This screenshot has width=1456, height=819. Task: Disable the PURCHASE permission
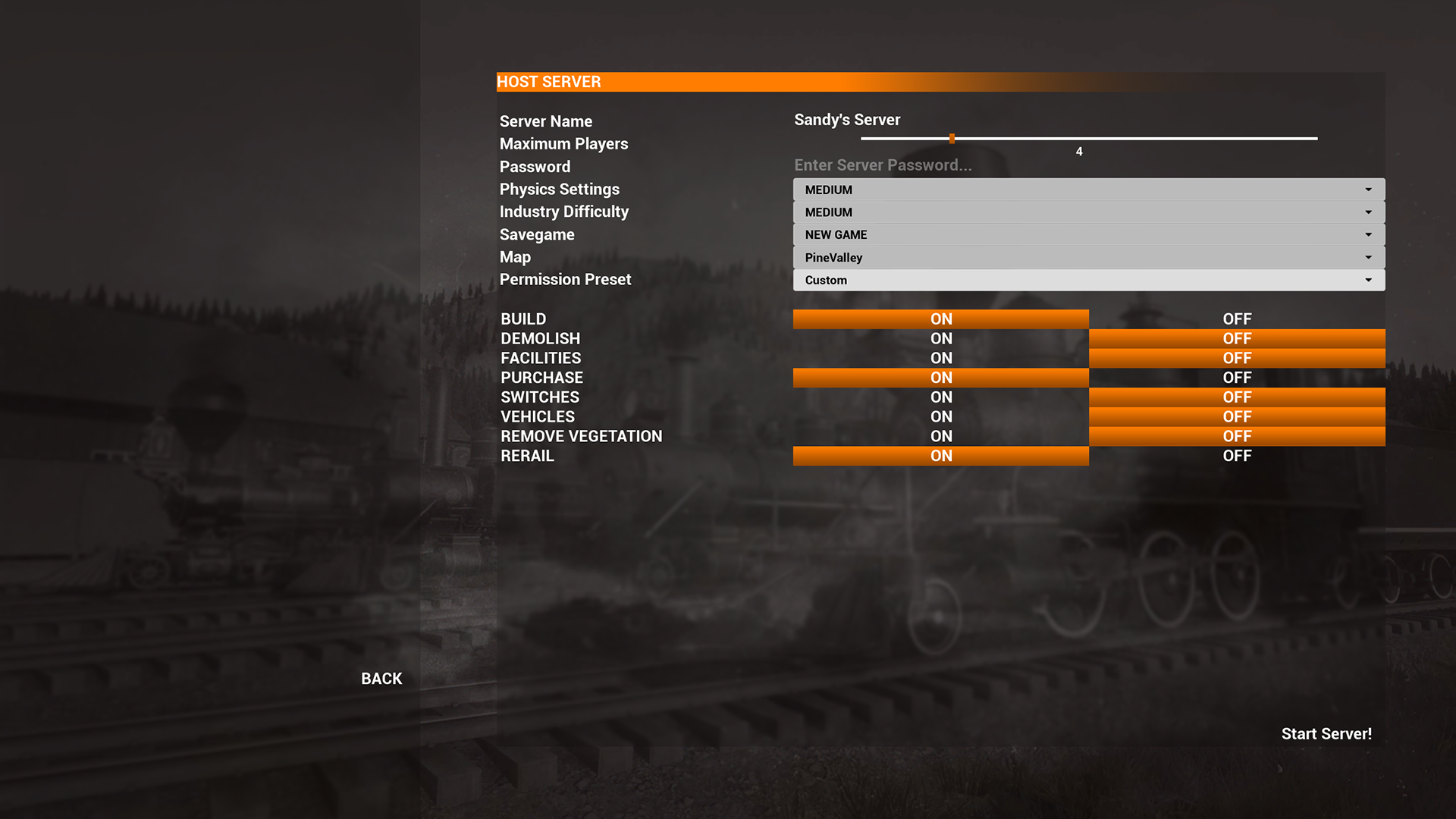1237,377
